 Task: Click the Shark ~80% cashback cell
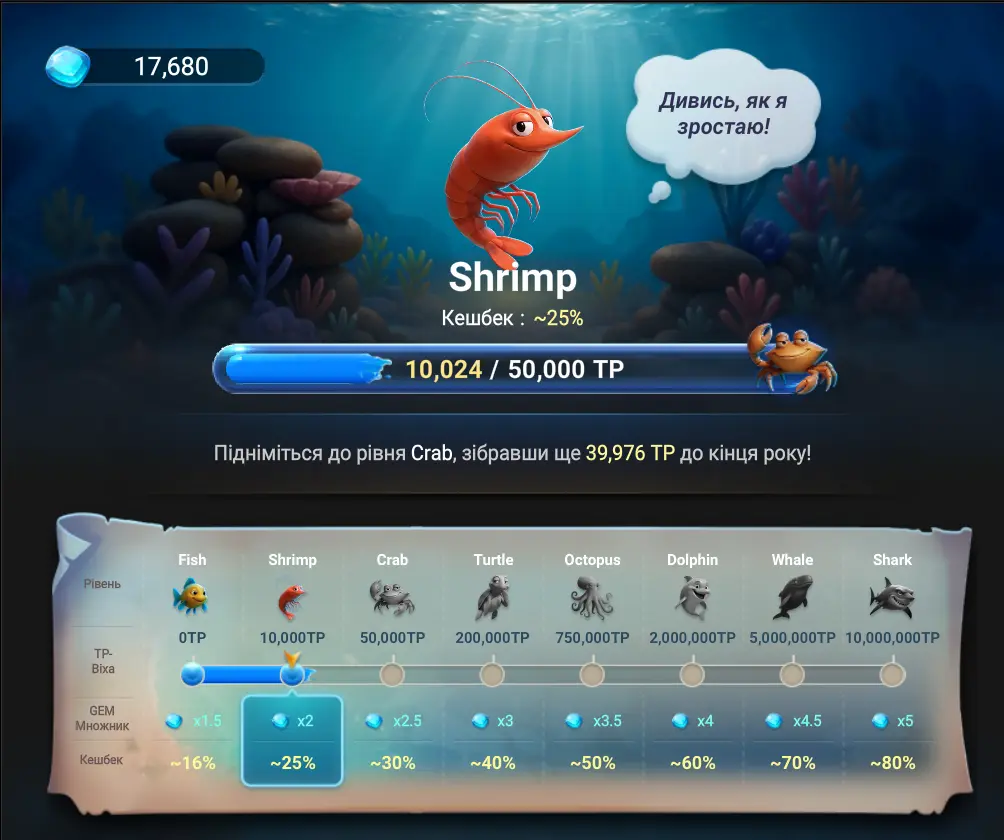point(892,763)
